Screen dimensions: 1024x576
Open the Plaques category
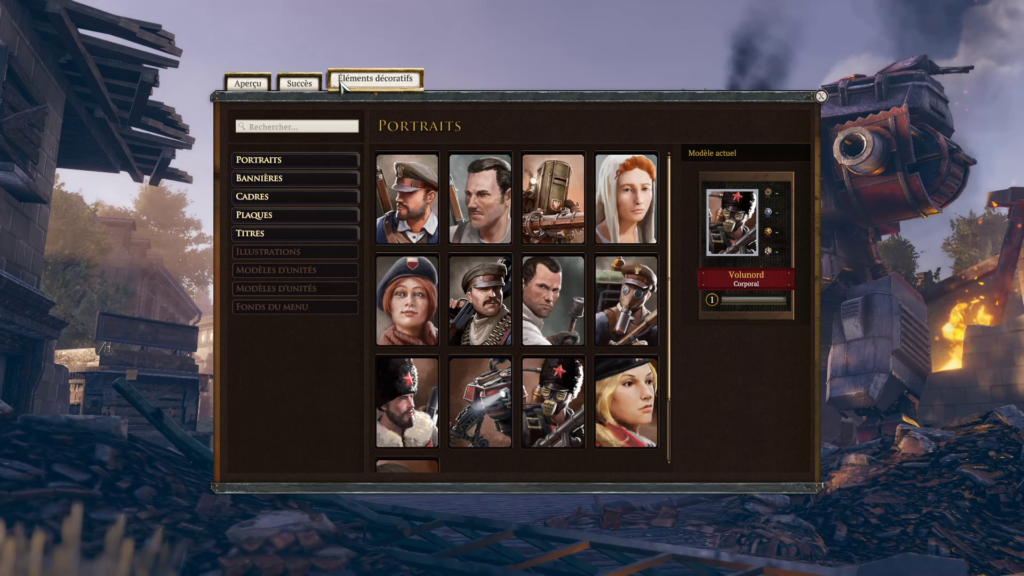296,215
